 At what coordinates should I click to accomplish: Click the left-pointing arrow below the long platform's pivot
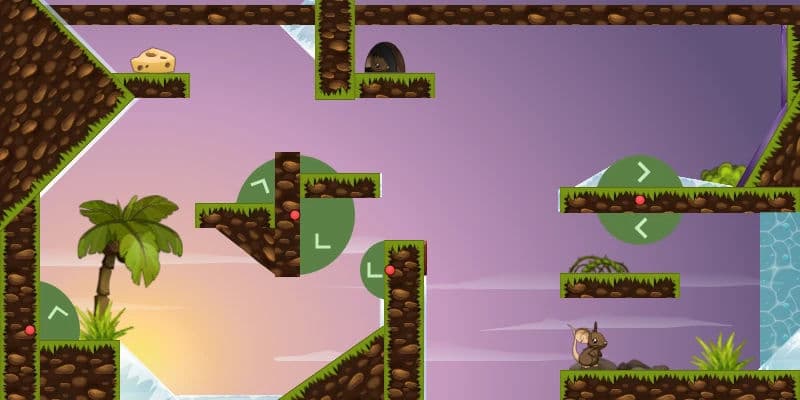click(642, 228)
